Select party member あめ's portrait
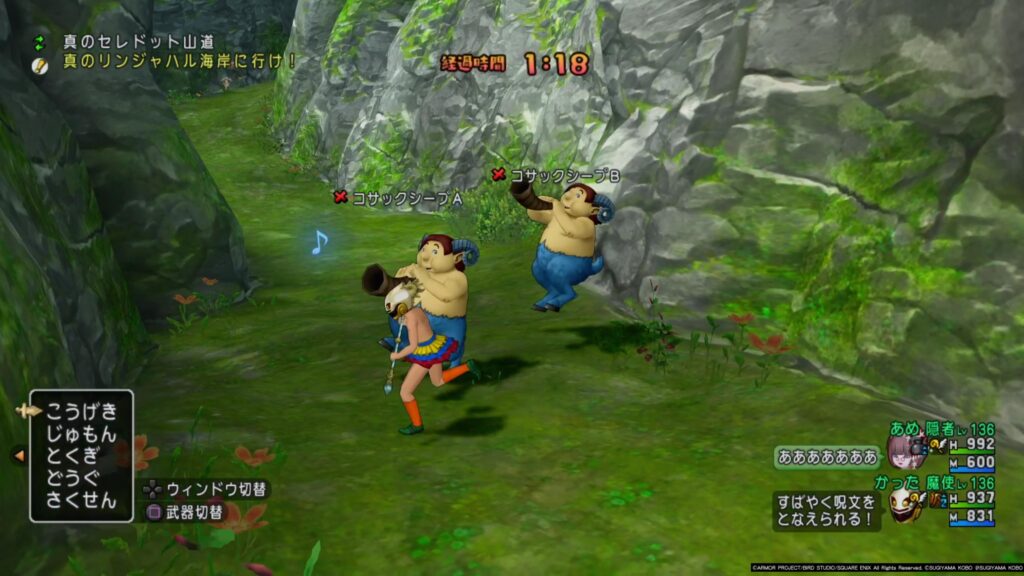The height and width of the screenshot is (576, 1024). [x=907, y=452]
